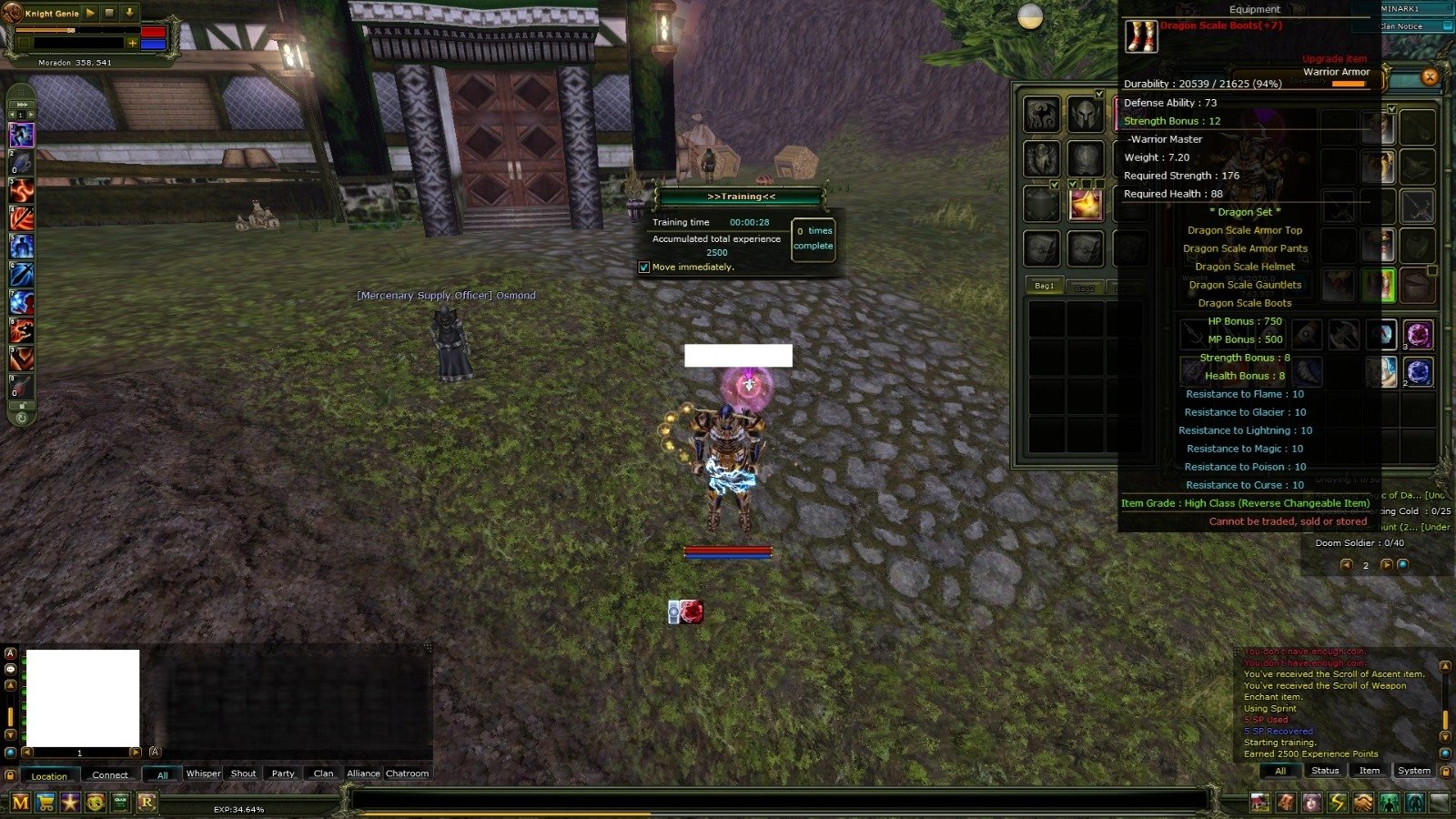Image resolution: width=1456 pixels, height=819 pixels.
Task: Open the Power-Up Store cart icon
Action: 44,801
